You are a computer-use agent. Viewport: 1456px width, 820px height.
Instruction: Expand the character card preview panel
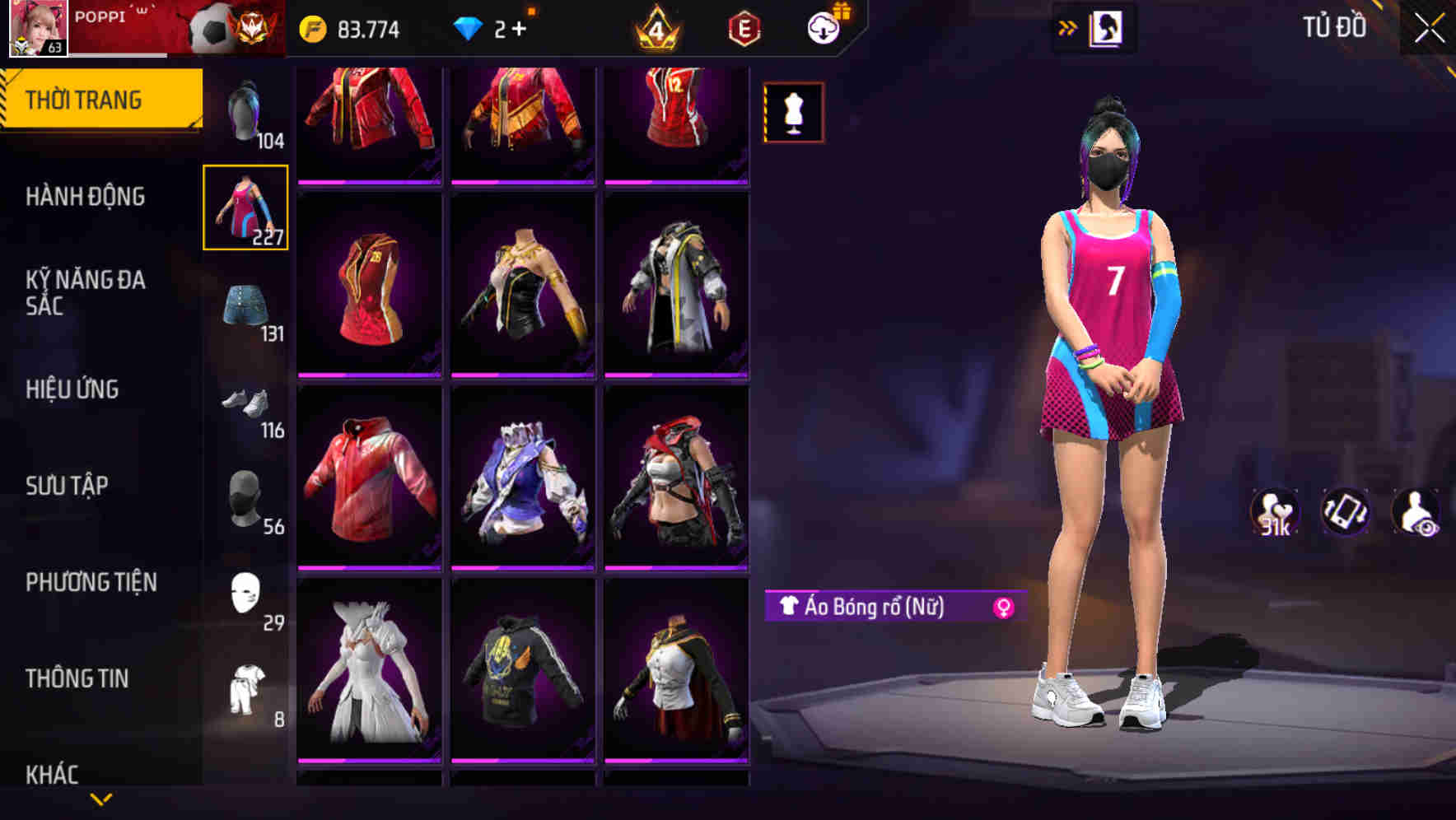[x=1107, y=26]
